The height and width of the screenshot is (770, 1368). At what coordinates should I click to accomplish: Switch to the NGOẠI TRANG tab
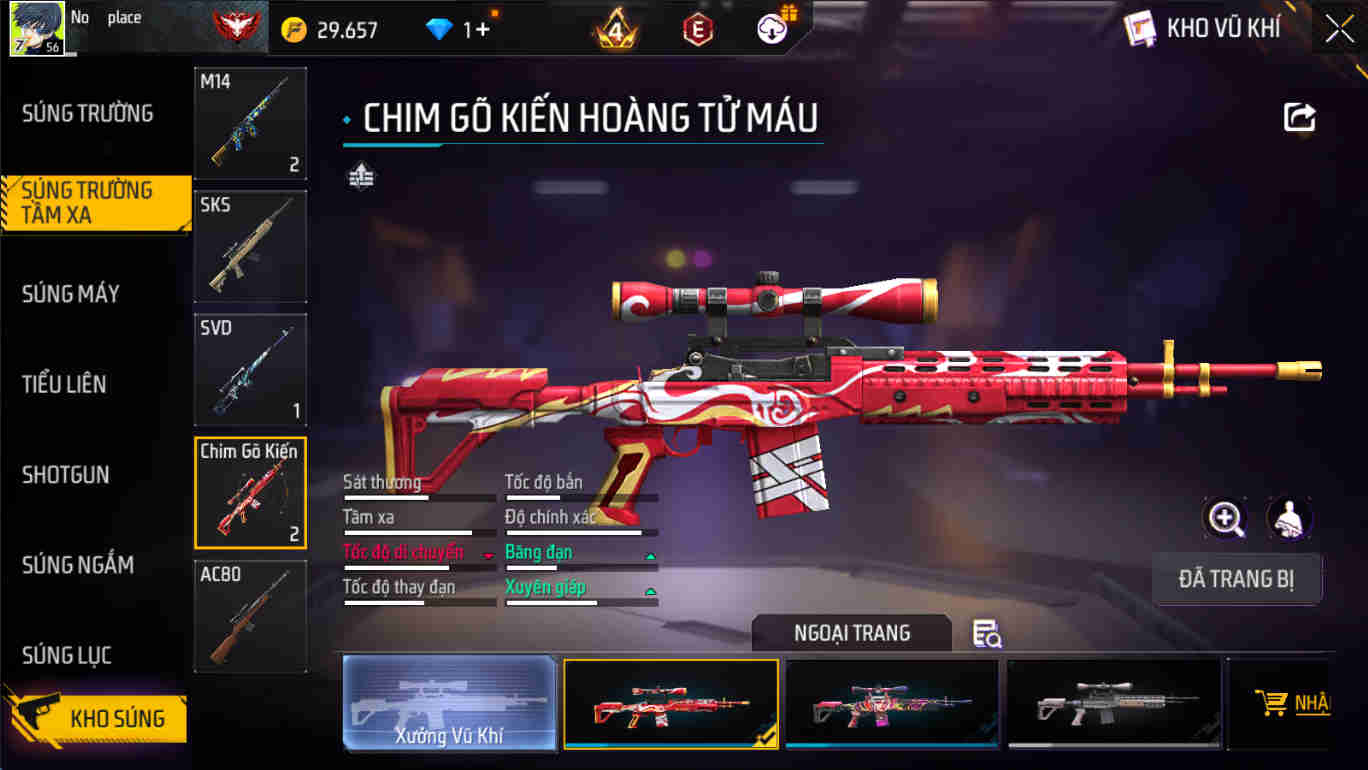(x=851, y=632)
